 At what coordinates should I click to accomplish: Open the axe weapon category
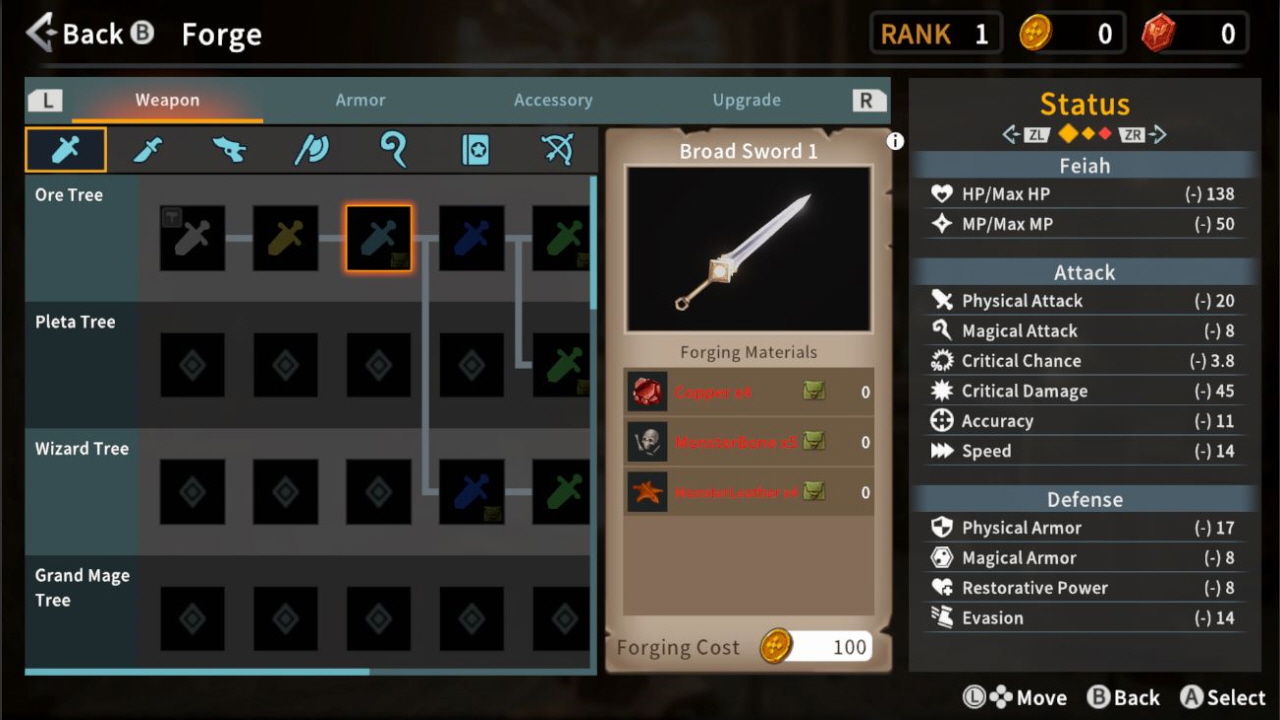coord(228,148)
